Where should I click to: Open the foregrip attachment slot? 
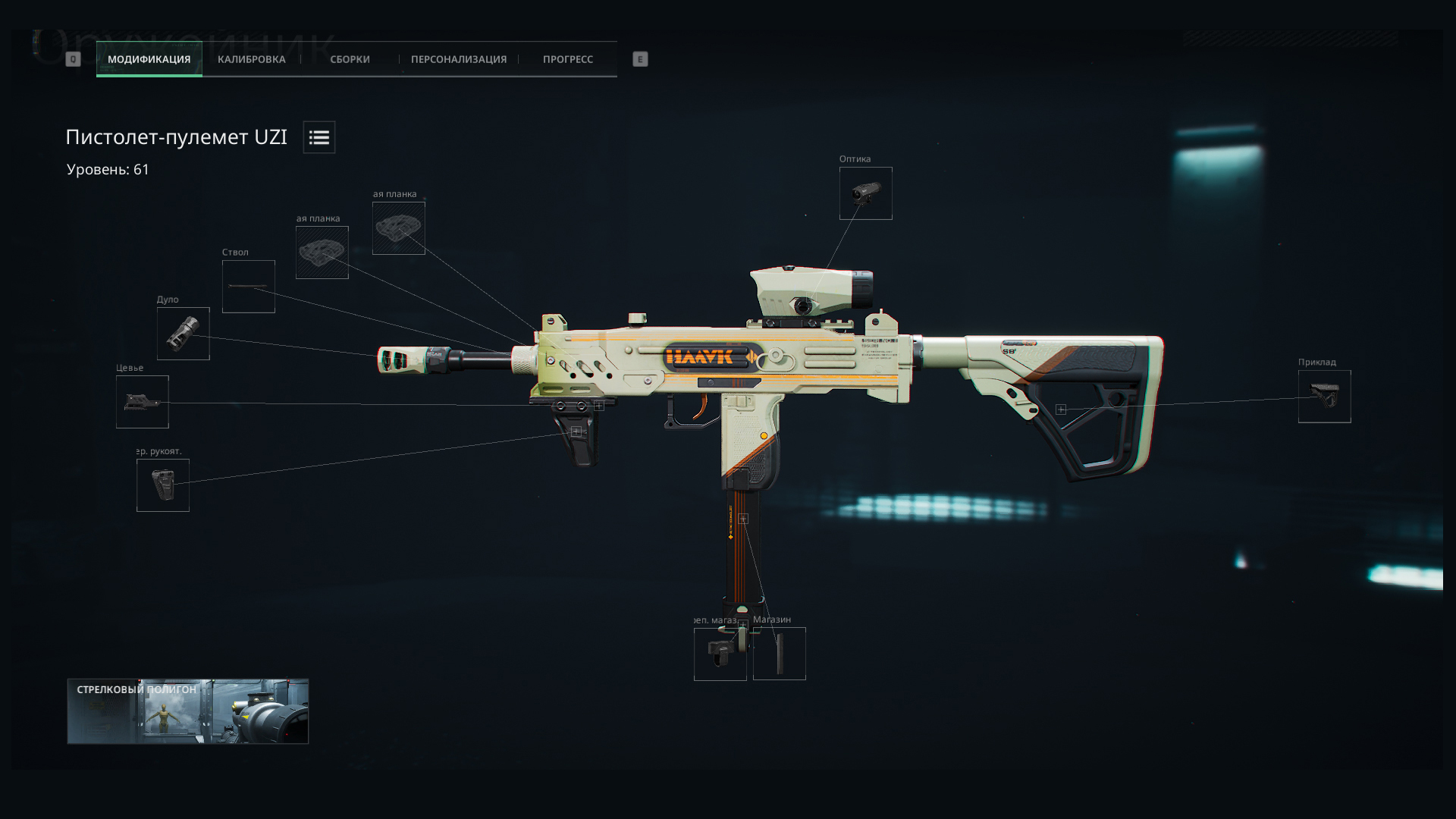click(162, 485)
